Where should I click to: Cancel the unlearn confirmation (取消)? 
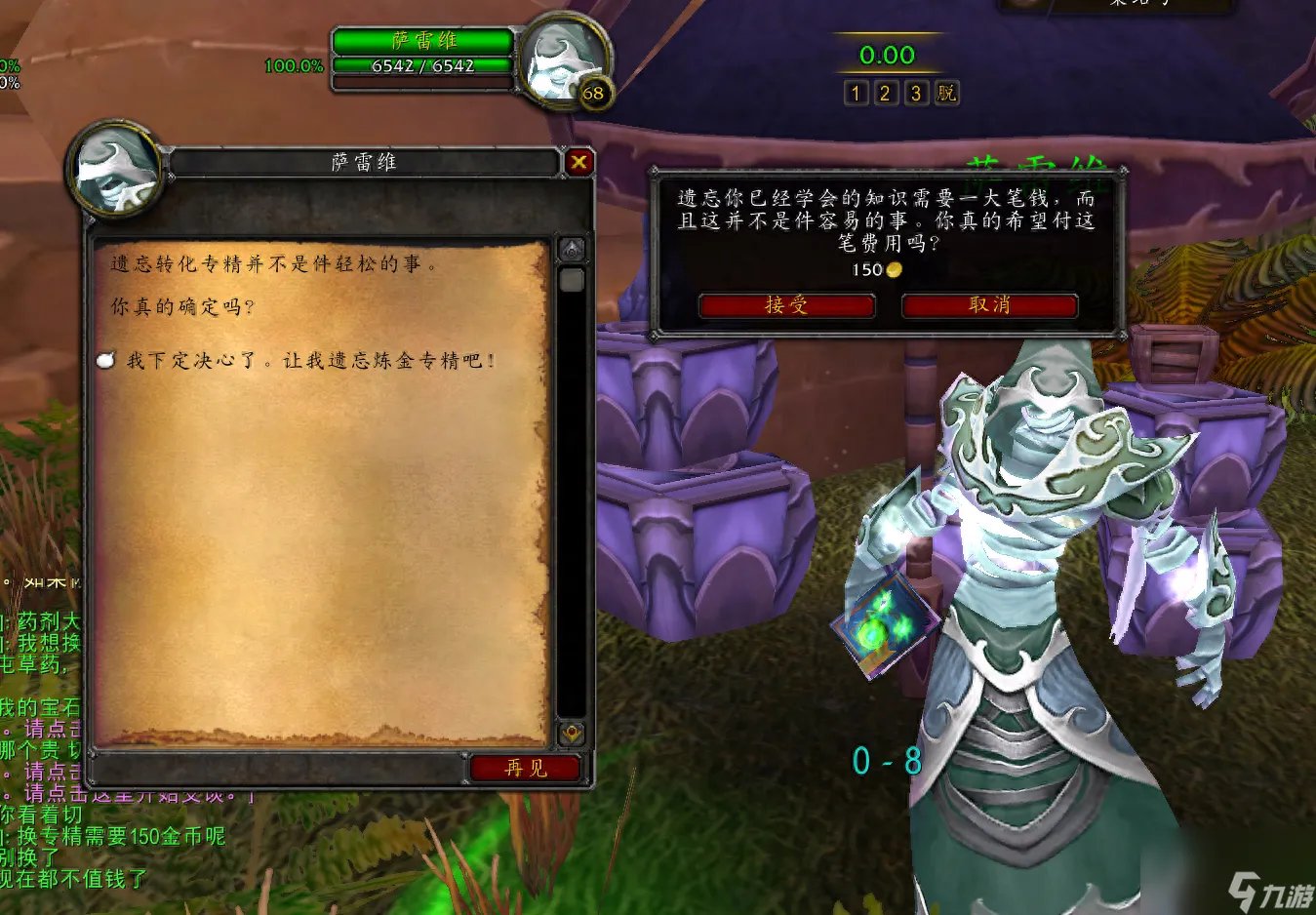[989, 305]
